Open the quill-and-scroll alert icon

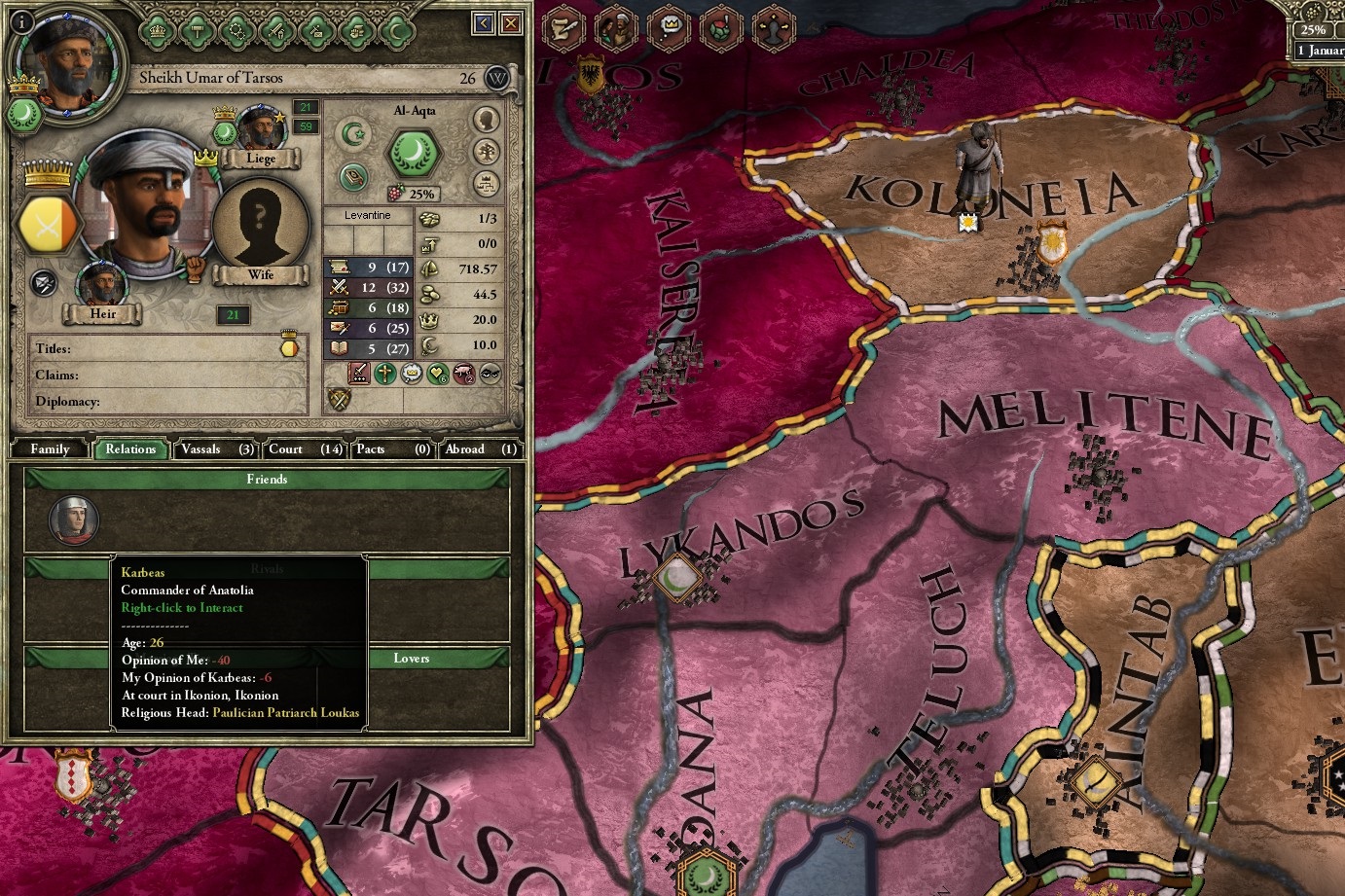click(x=563, y=28)
